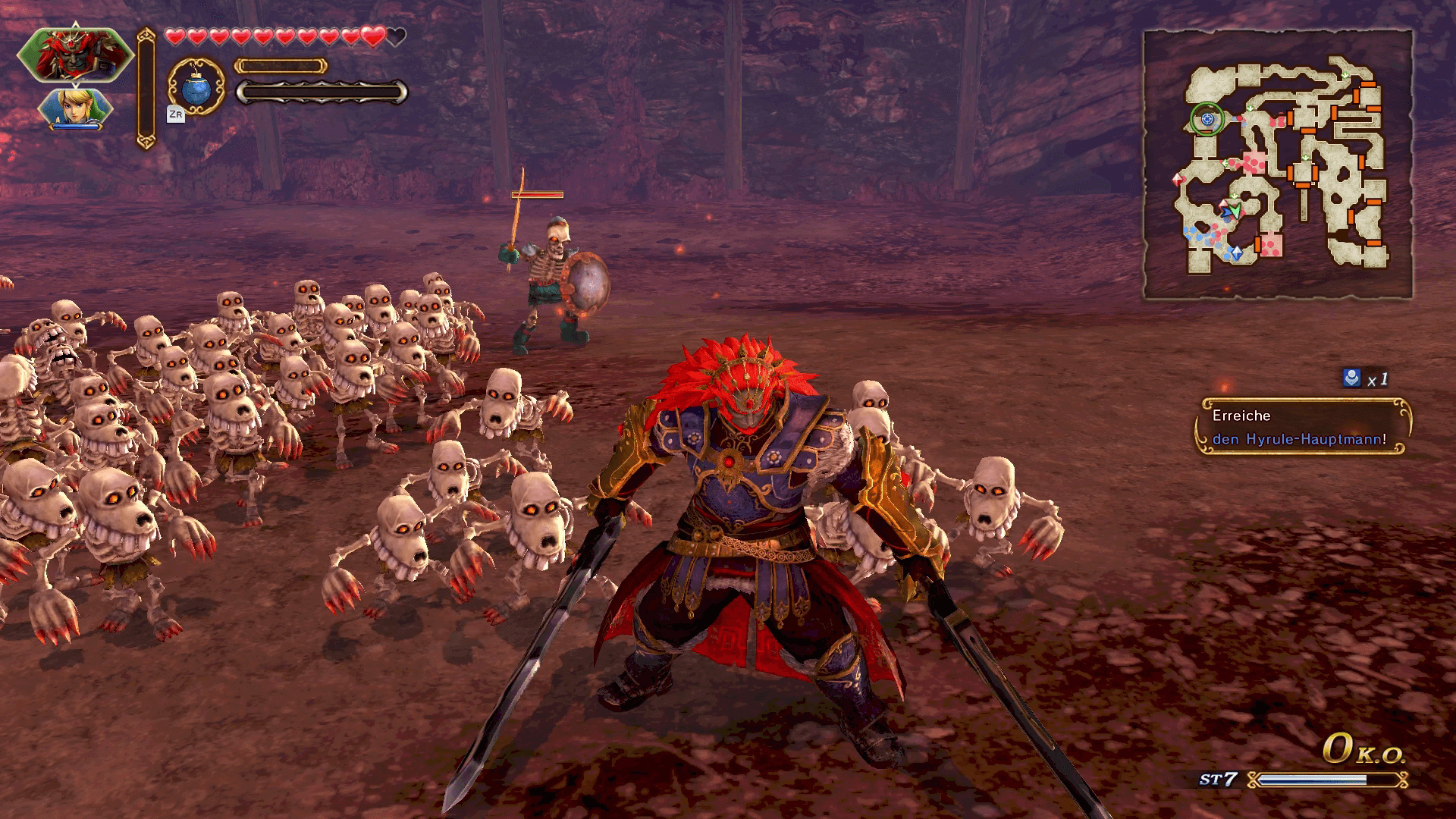Switch to the Link character portrait

(74, 108)
